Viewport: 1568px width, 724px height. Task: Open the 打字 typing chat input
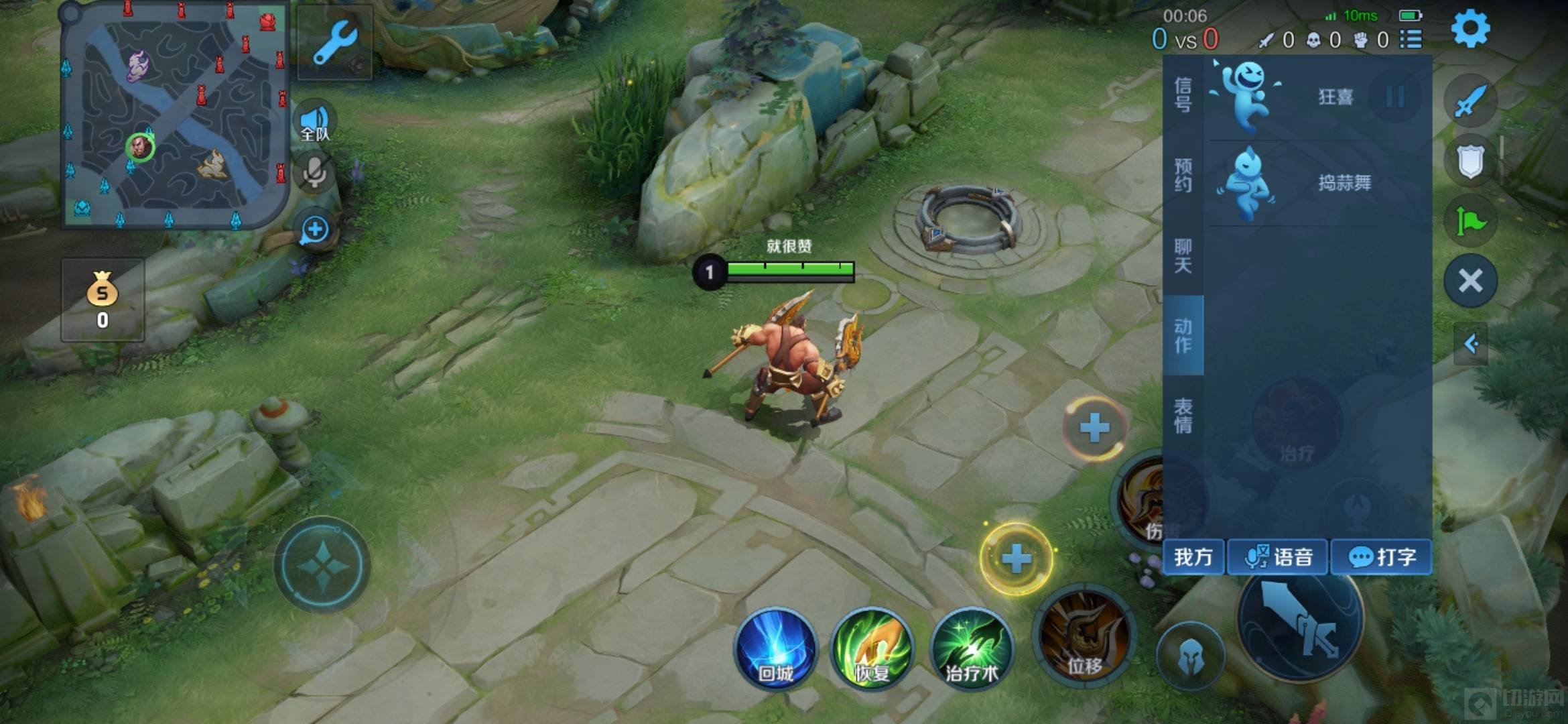tap(1381, 557)
